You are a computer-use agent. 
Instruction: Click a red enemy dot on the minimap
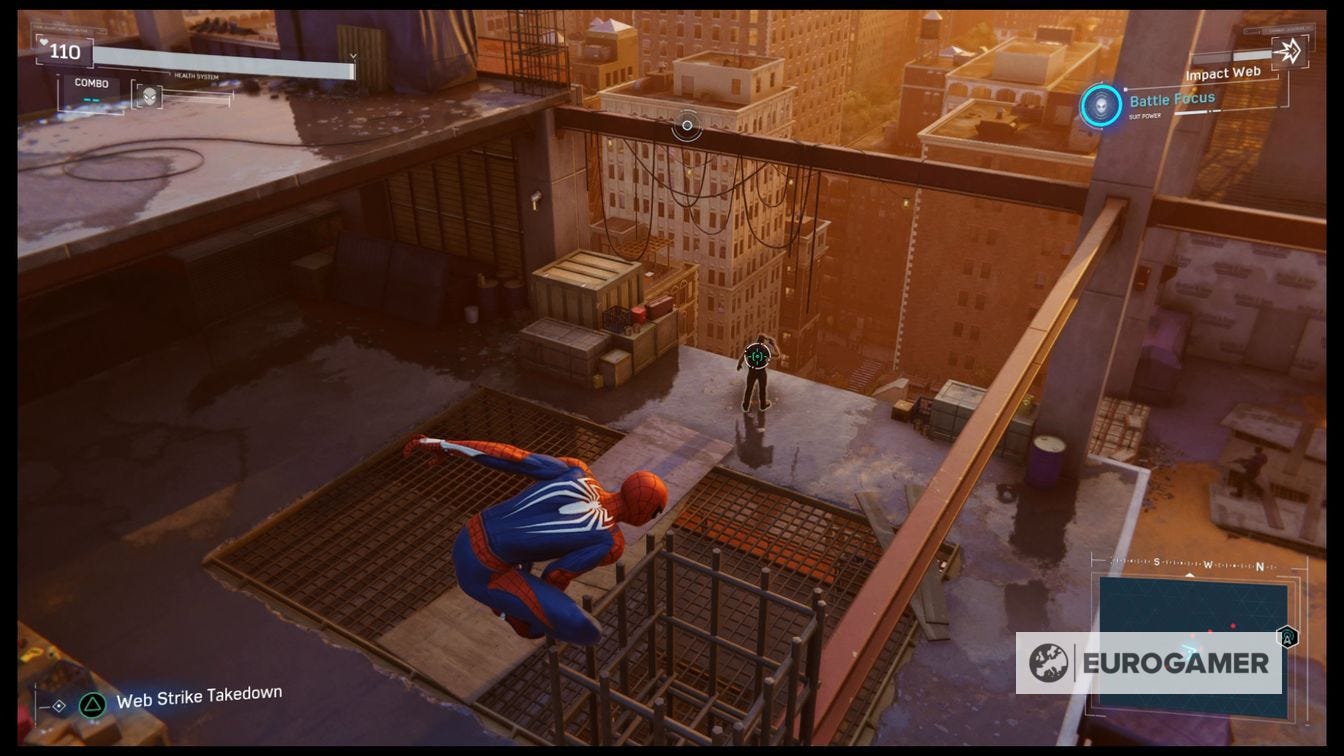click(1234, 625)
